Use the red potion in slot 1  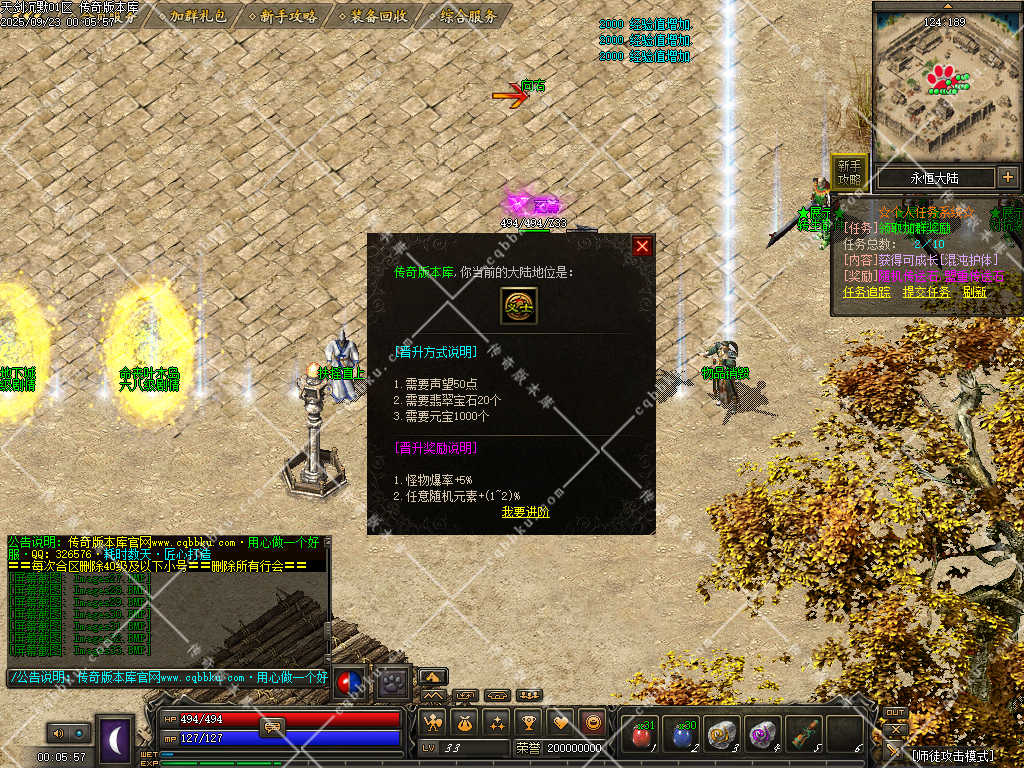(x=641, y=734)
